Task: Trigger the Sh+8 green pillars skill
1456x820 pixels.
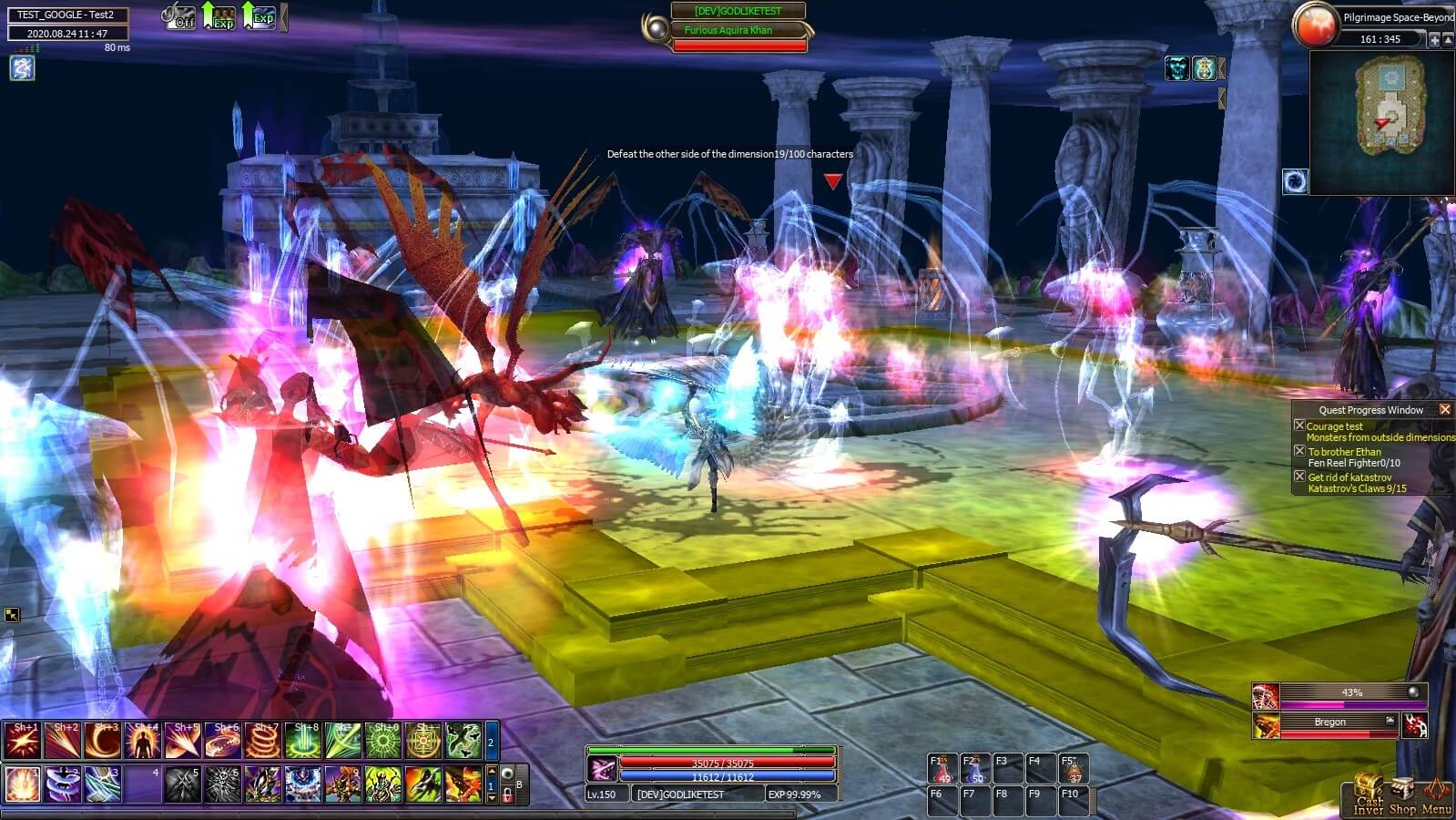Action: point(302,741)
